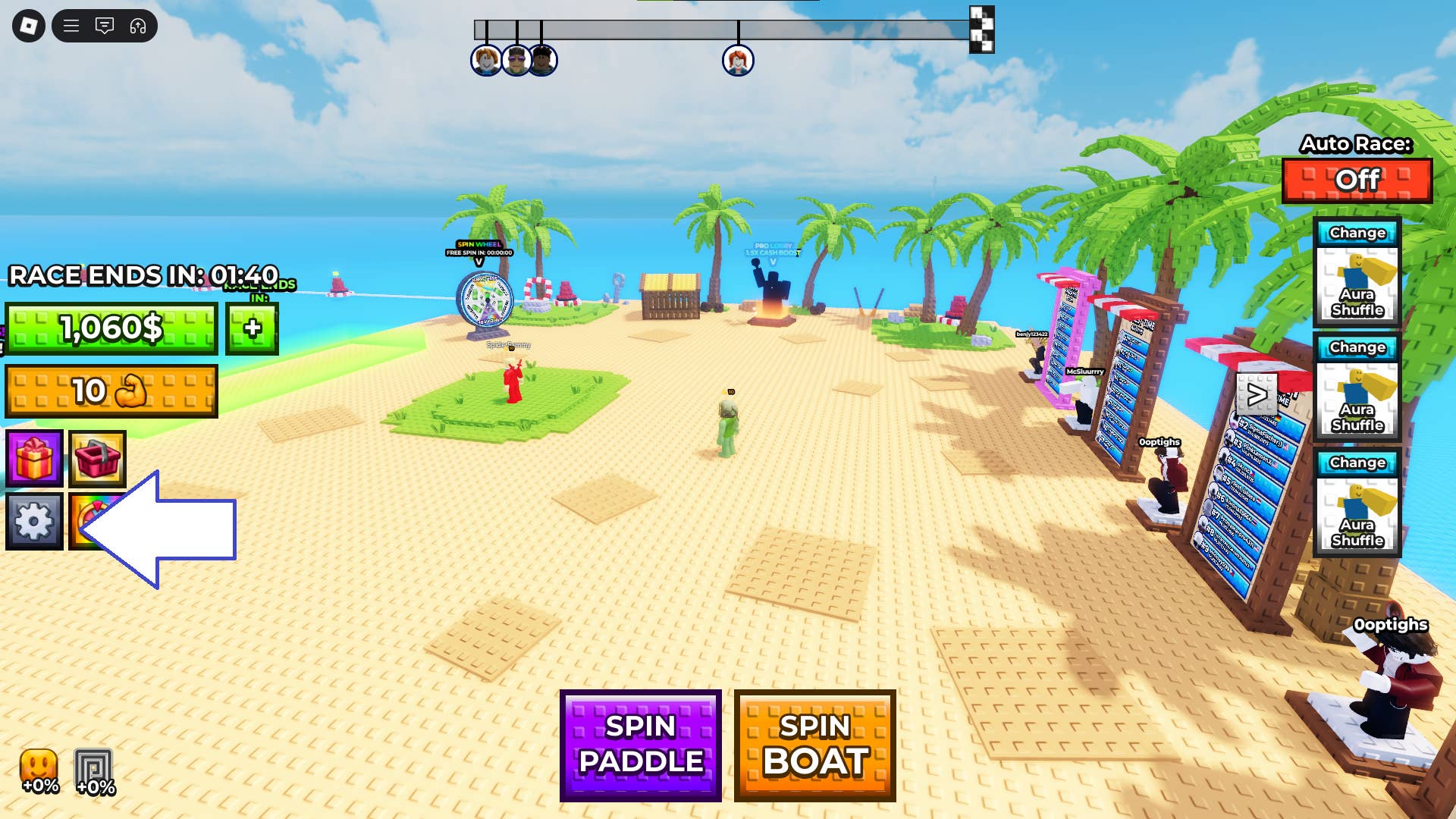Expand the leaderboard arrow button
1456x819 pixels.
[1257, 394]
